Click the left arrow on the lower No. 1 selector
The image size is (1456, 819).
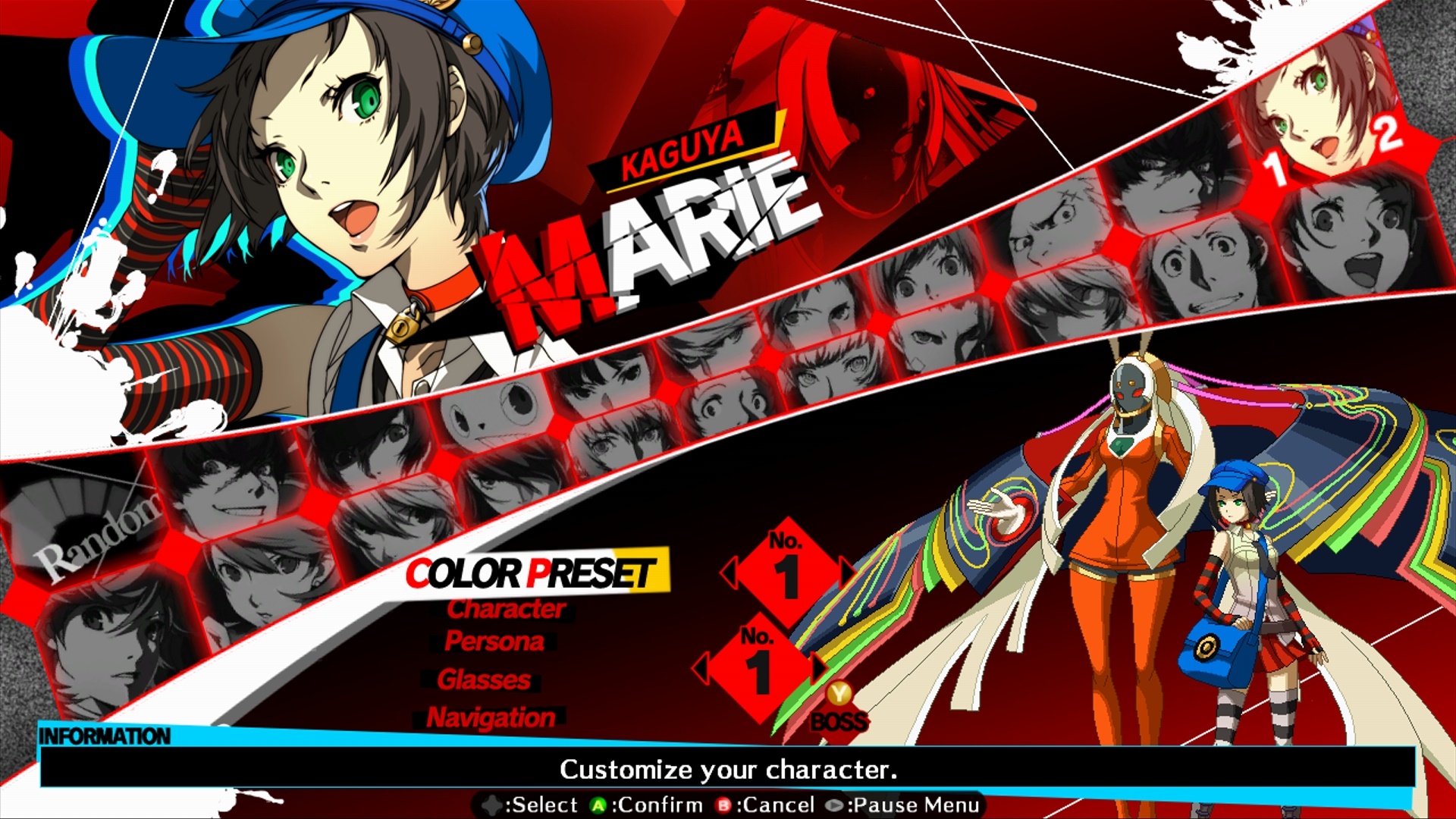[x=700, y=666]
